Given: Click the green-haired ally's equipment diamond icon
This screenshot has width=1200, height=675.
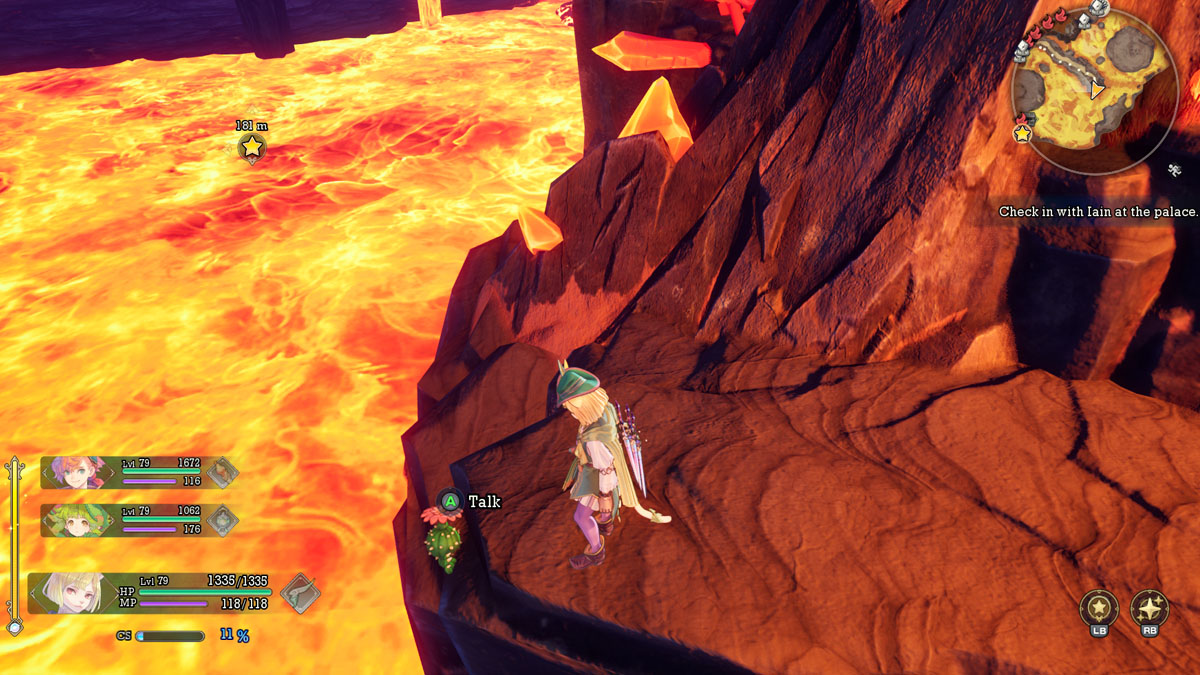Looking at the screenshot, I should (x=221, y=520).
